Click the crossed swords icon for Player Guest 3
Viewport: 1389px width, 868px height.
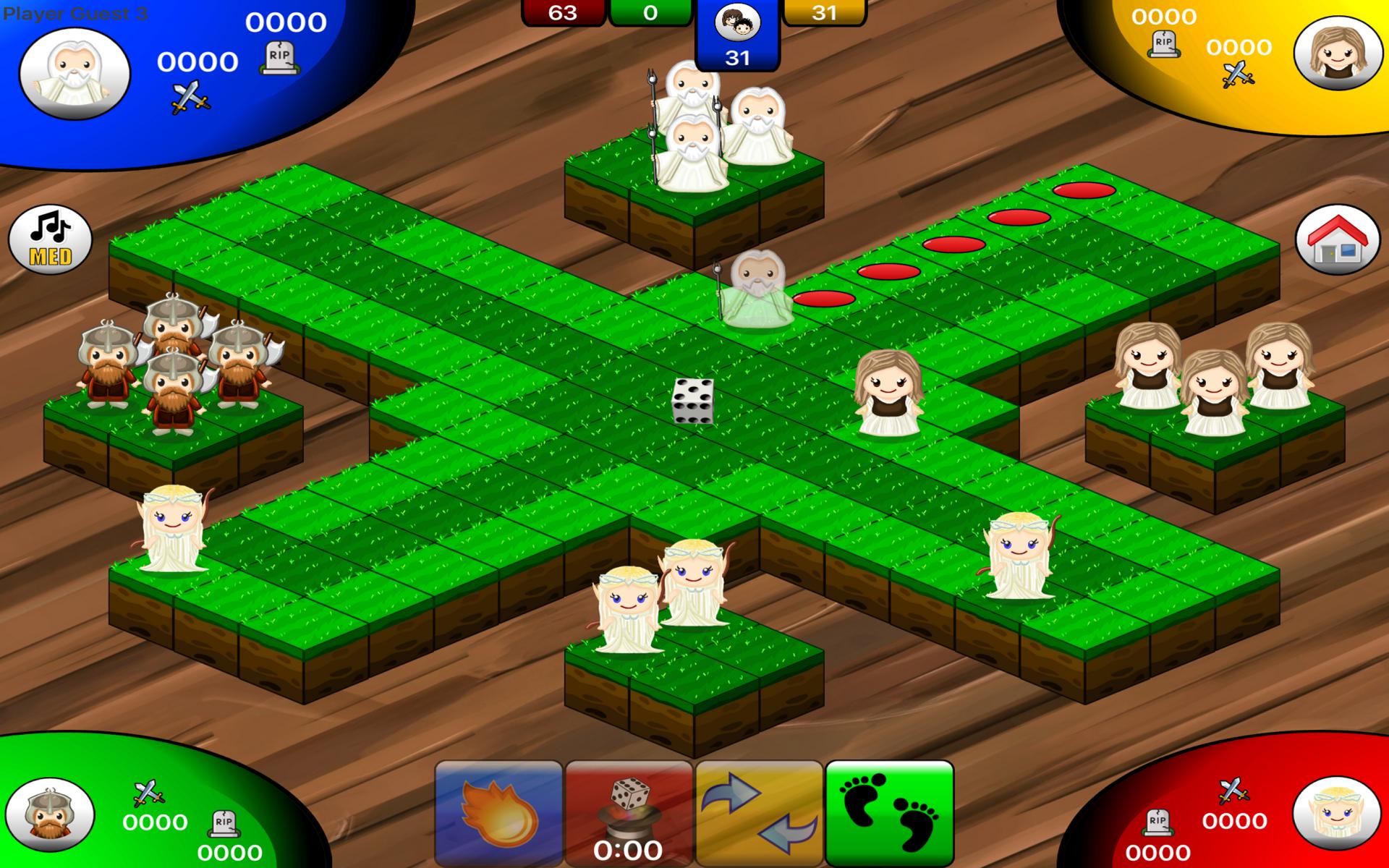click(x=190, y=95)
